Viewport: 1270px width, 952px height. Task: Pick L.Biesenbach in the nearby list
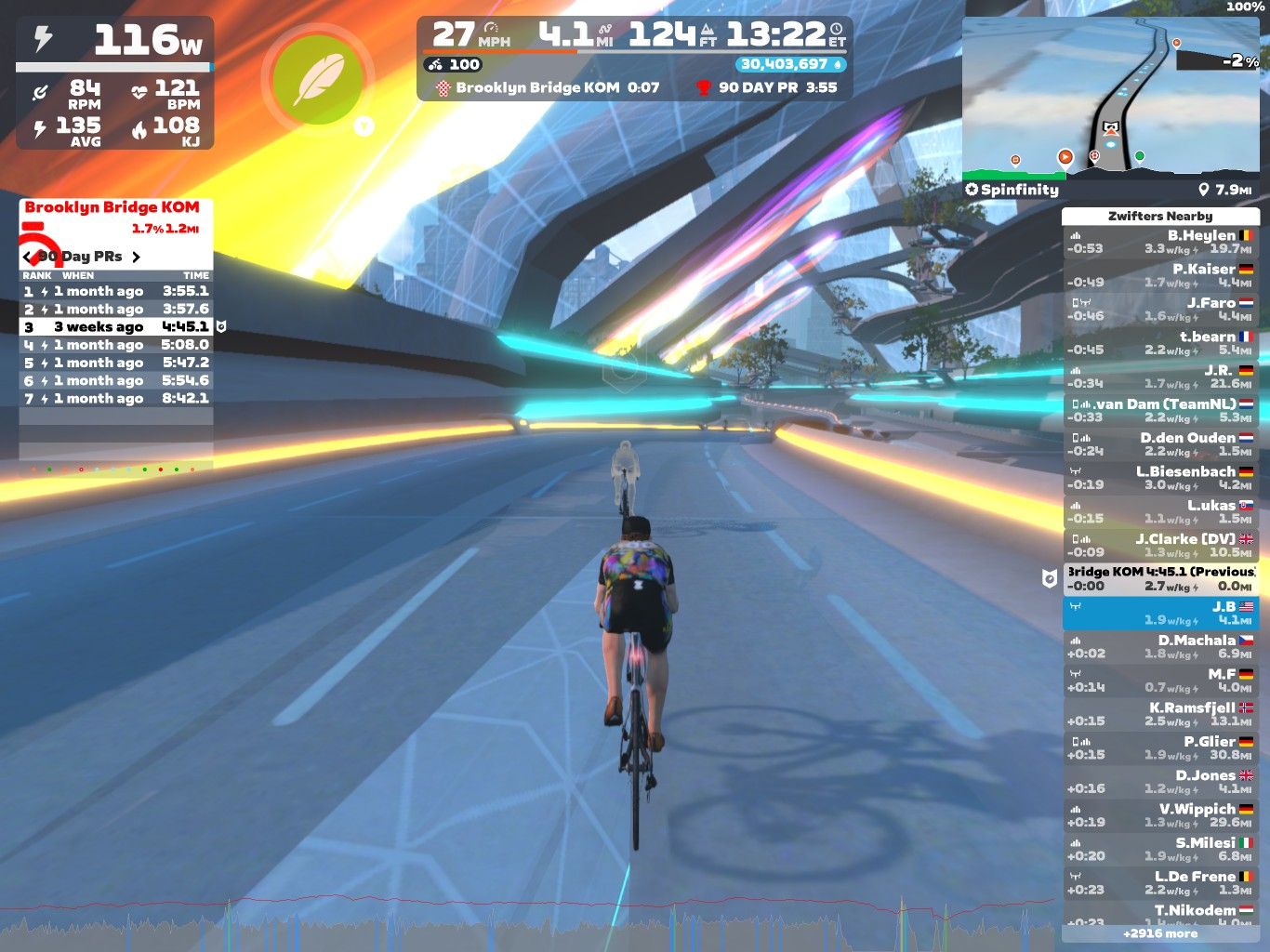coord(1160,478)
